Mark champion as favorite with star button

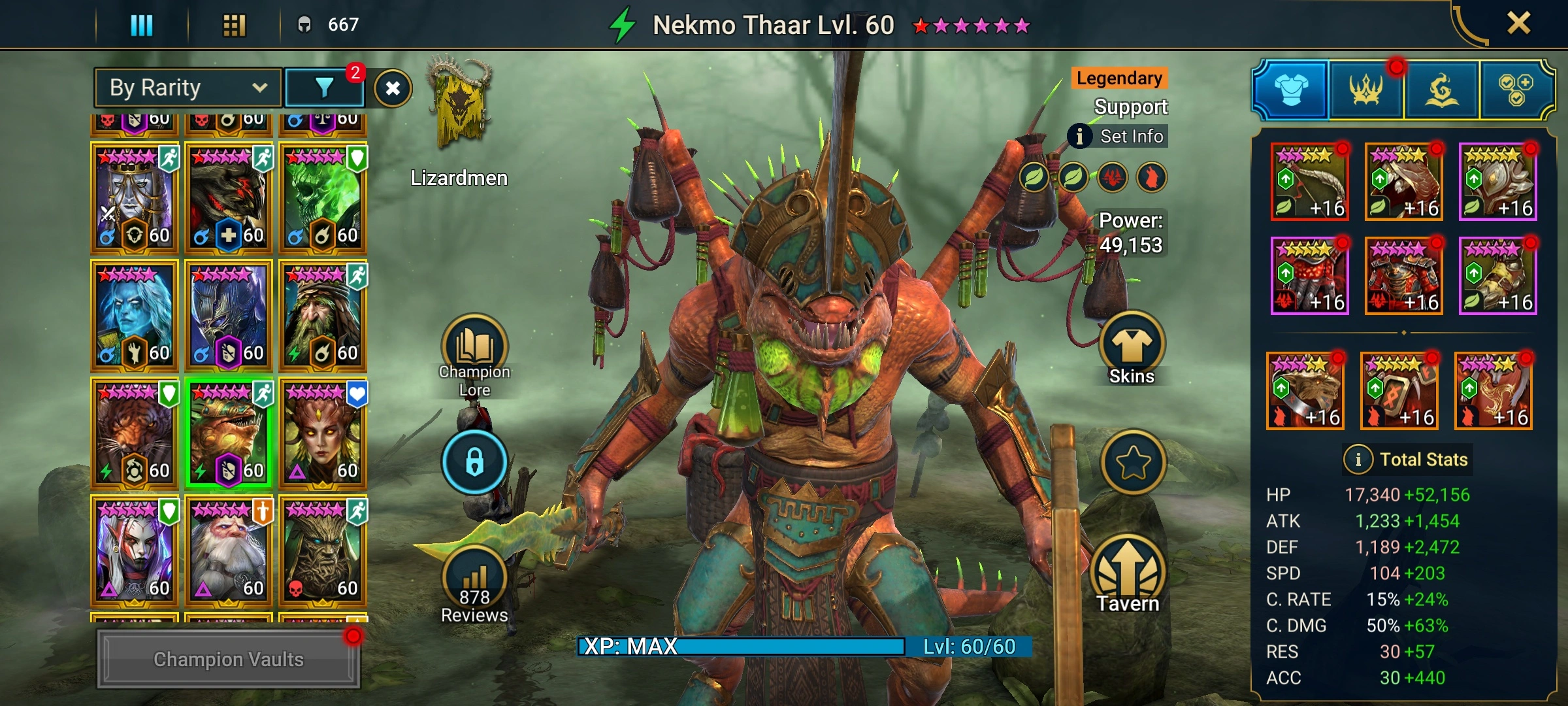pos(1133,462)
